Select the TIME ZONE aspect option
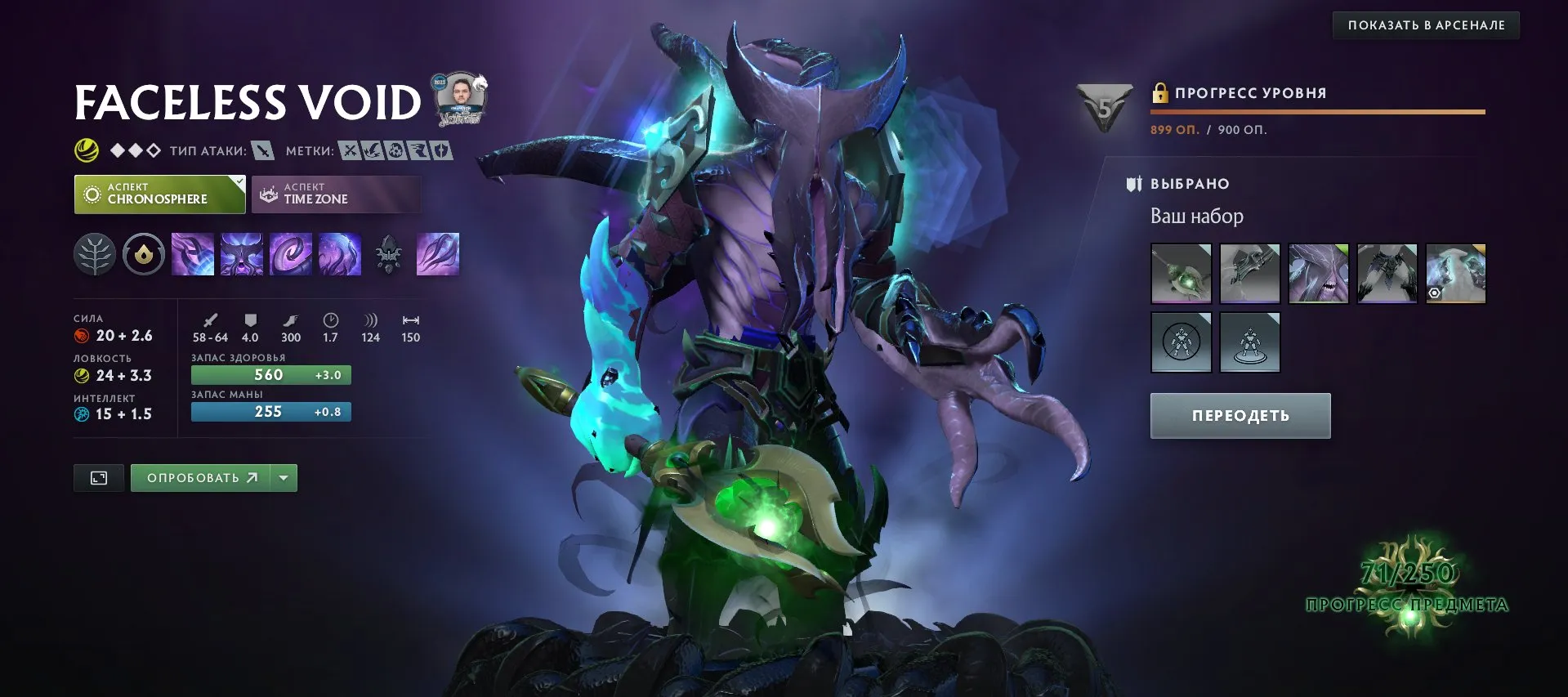The height and width of the screenshot is (697, 1568). tap(335, 194)
